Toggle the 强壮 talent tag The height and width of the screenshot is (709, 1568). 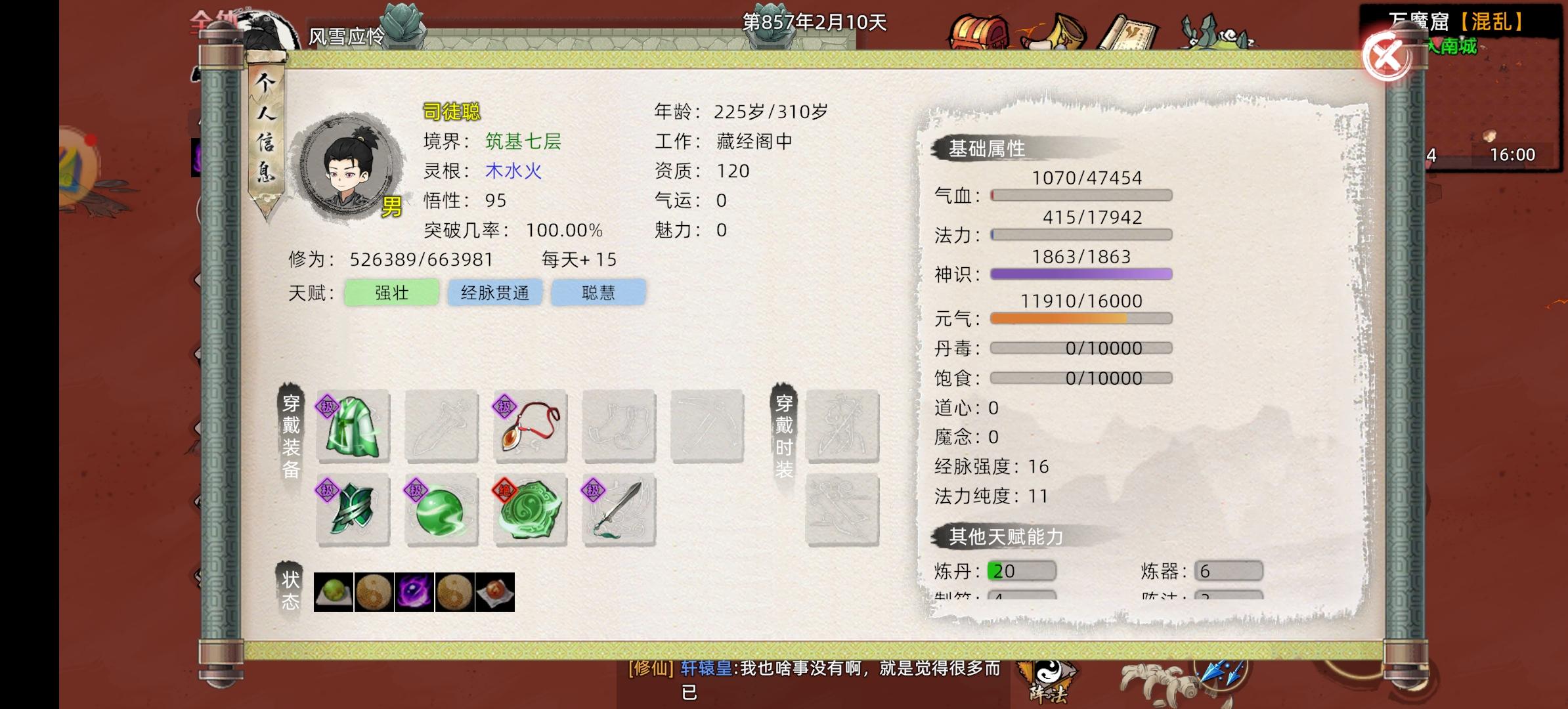pos(391,293)
